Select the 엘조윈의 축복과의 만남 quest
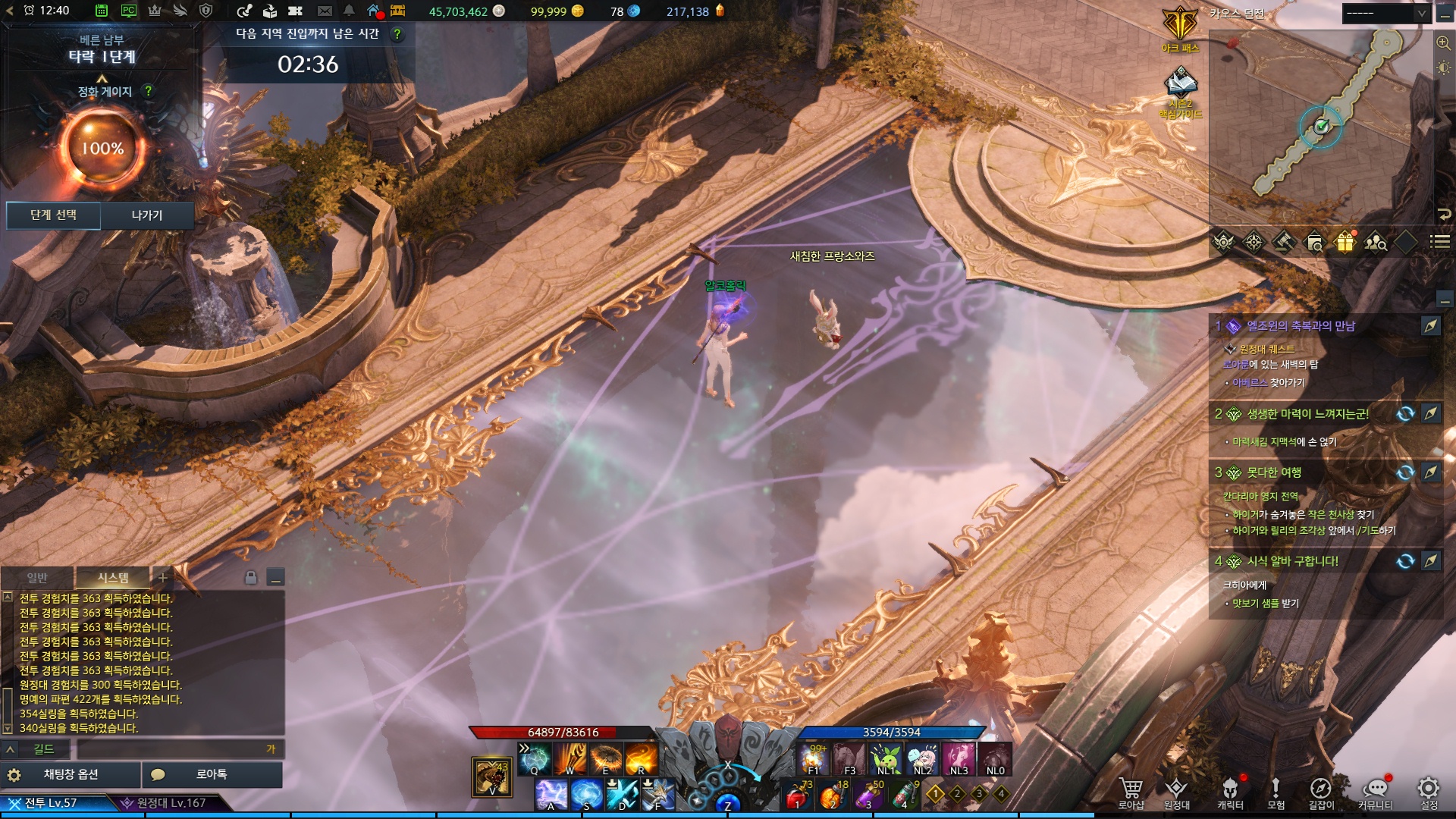The height and width of the screenshot is (819, 1456). coord(1301,326)
